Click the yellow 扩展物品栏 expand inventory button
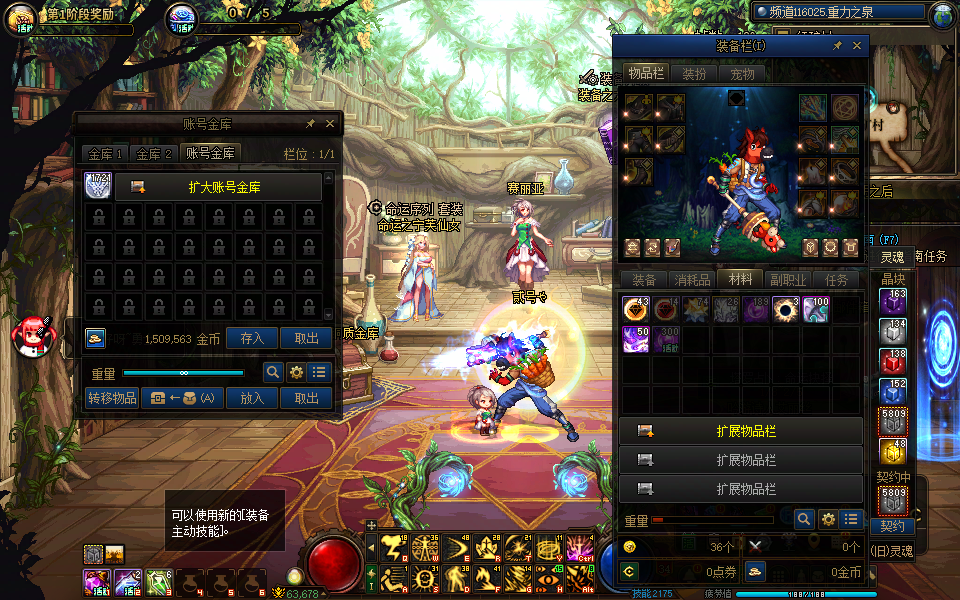Viewport: 960px width, 600px height. [x=741, y=431]
